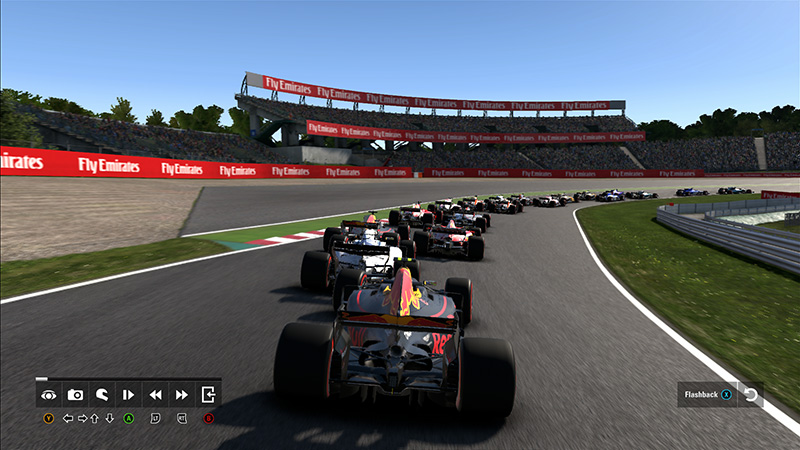Image resolution: width=800 pixels, height=450 pixels.
Task: Exit the replay using the door icon
Action: coord(208,394)
